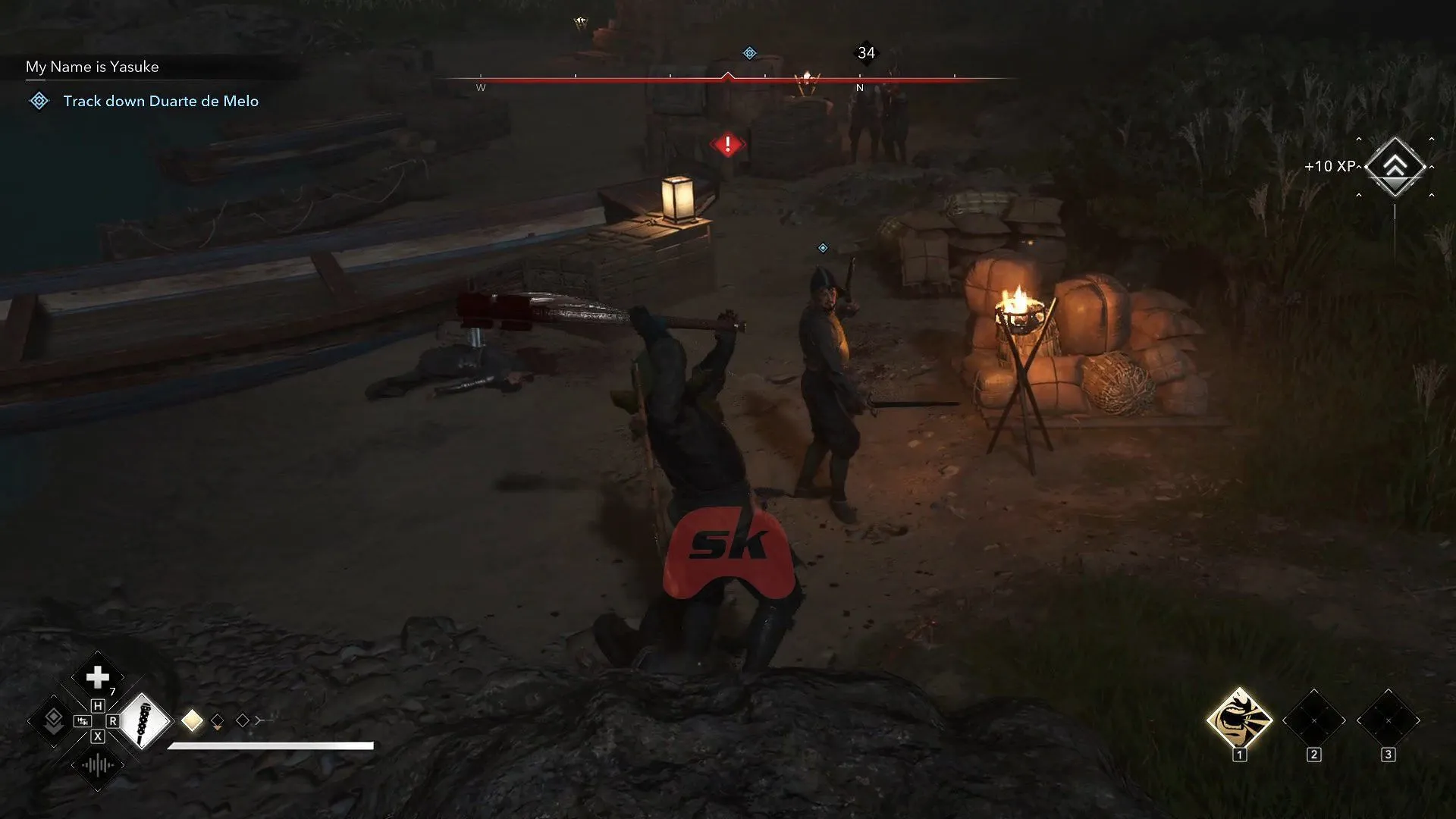
Task: Toggle the empty ability slot labeled 2
Action: point(1314,721)
